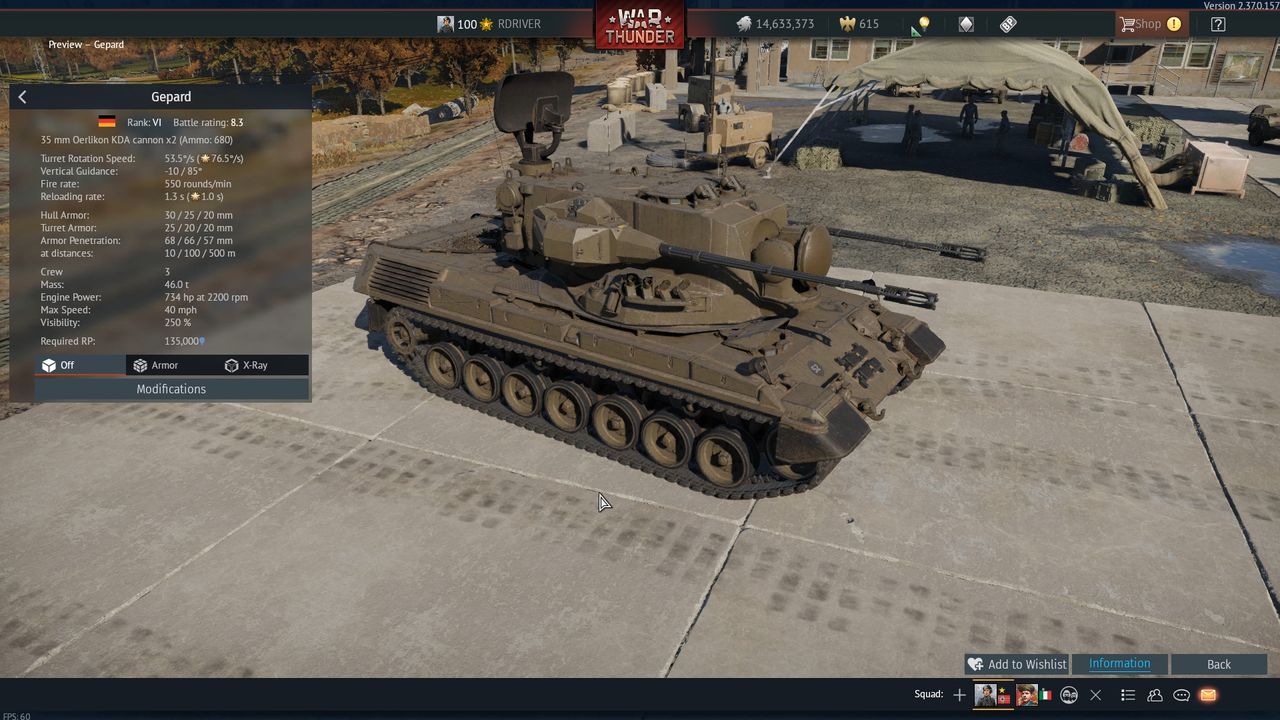The height and width of the screenshot is (720, 1280).
Task: Select the Off view mode
Action: pyautogui.click(x=58, y=365)
